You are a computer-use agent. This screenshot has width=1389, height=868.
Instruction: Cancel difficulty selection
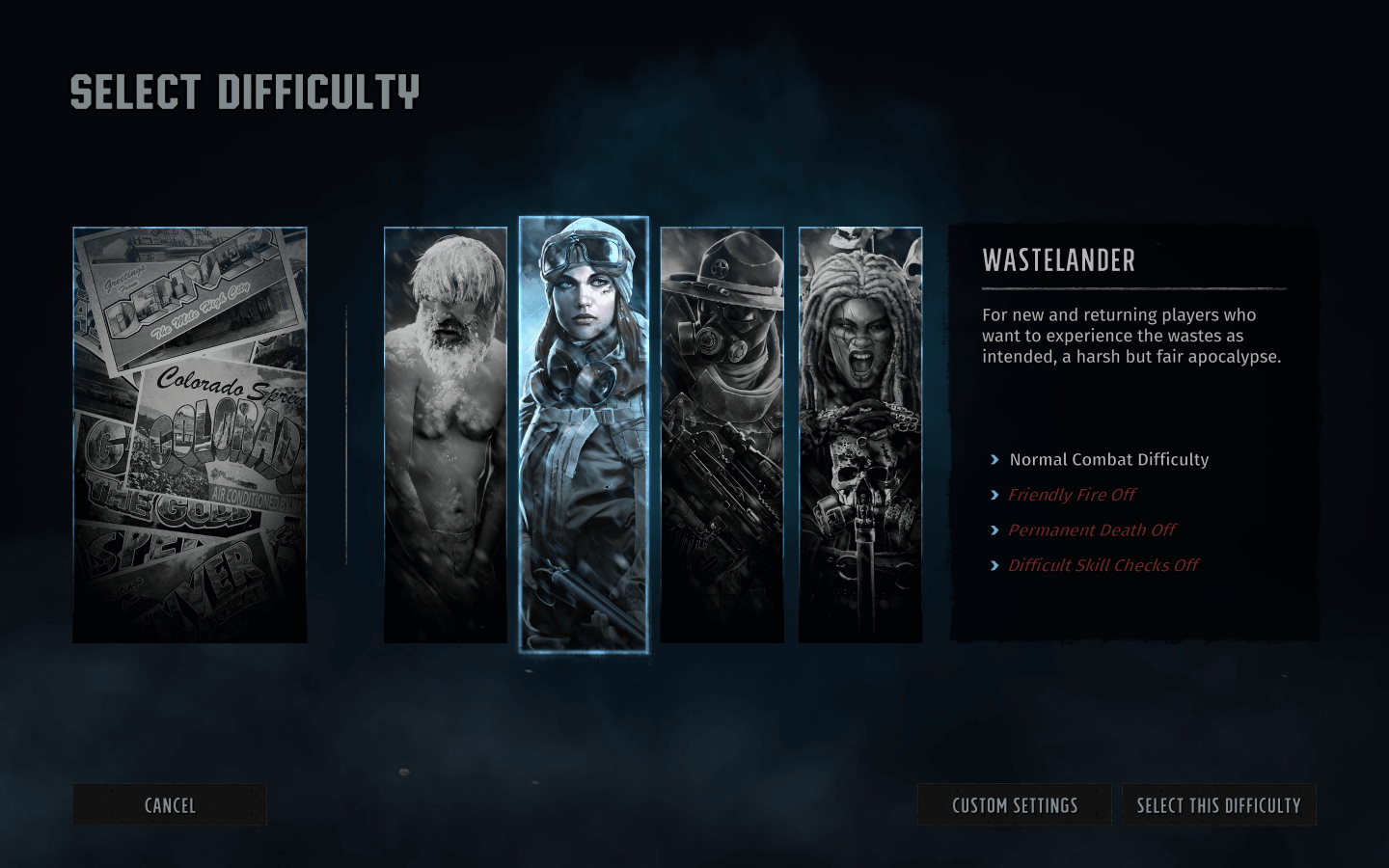click(x=170, y=805)
